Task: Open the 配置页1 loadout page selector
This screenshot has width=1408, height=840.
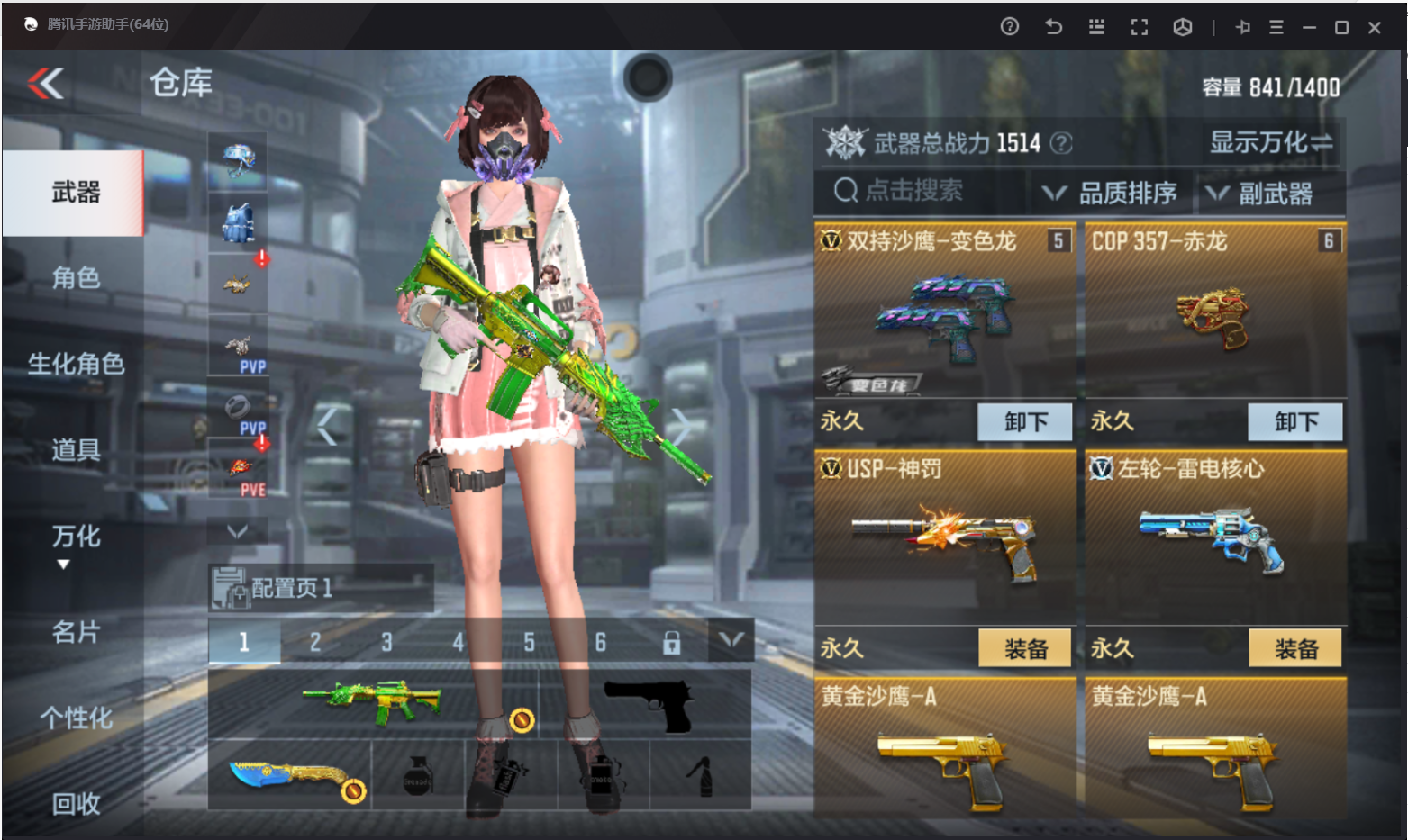Action: (x=320, y=588)
